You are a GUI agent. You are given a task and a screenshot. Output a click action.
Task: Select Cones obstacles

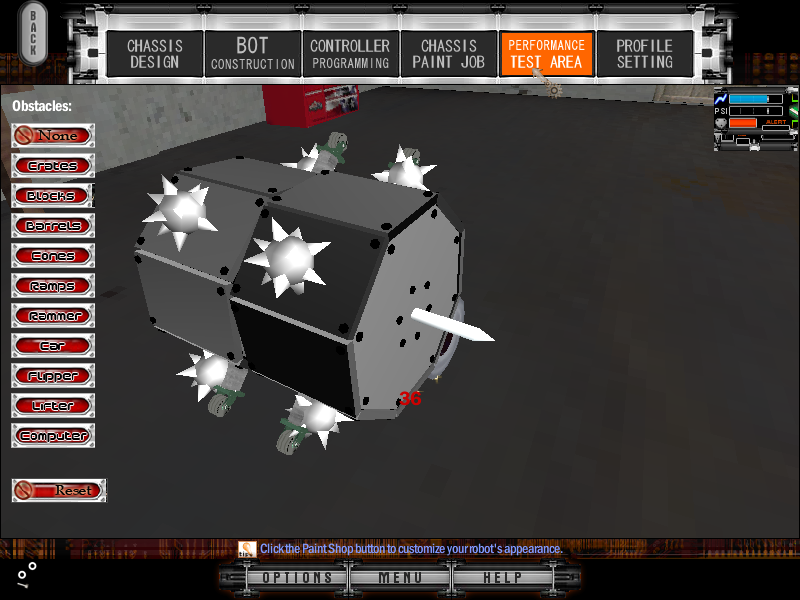coord(53,255)
